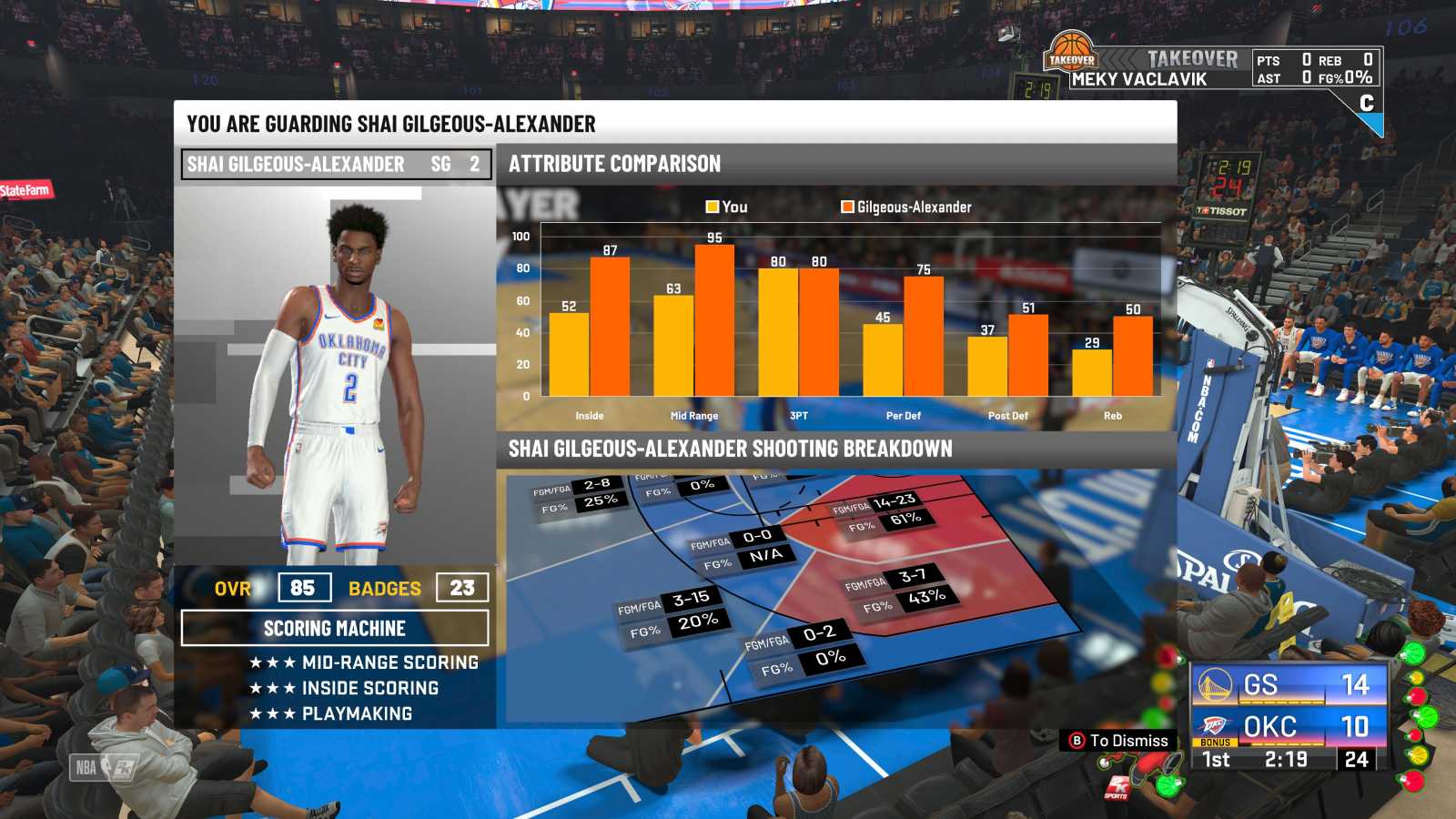The width and height of the screenshot is (1456, 819).
Task: Choose the Mid-Range Scoring skill row
Action: (364, 662)
